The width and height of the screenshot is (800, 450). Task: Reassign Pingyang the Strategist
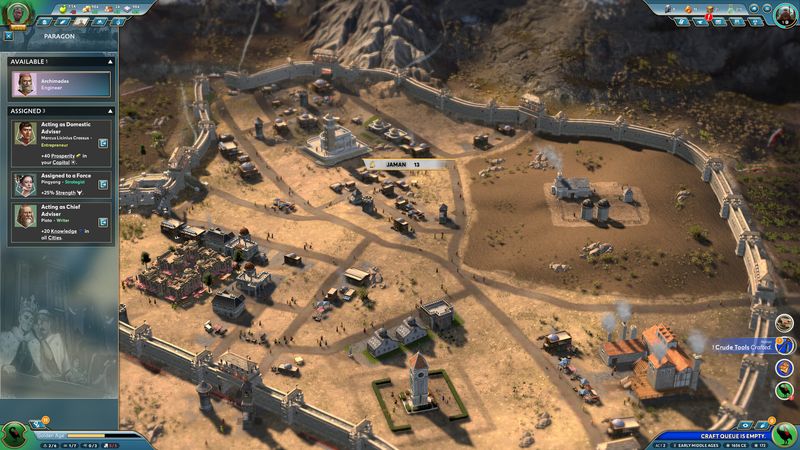[x=103, y=184]
